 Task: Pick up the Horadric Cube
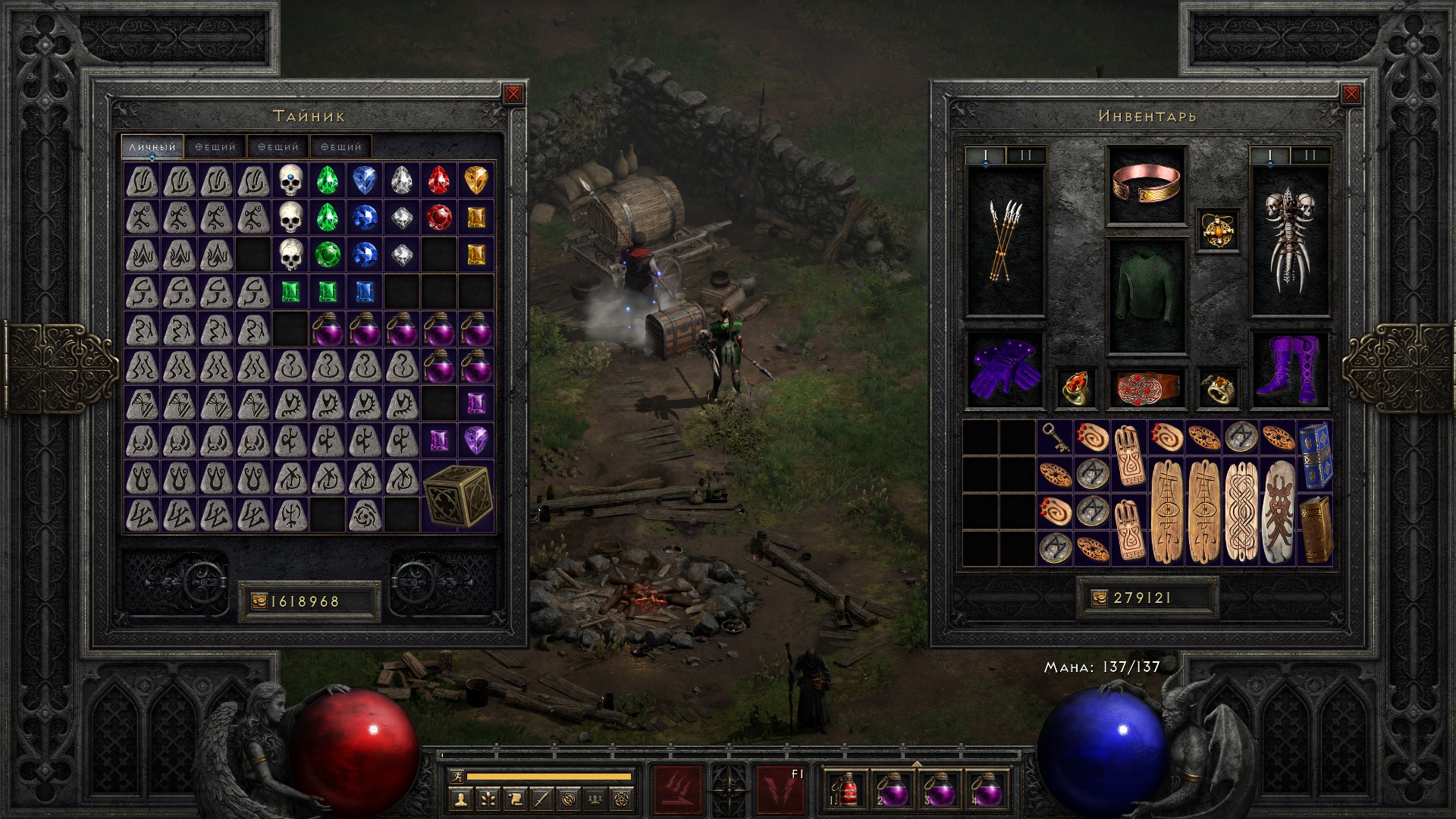click(457, 495)
